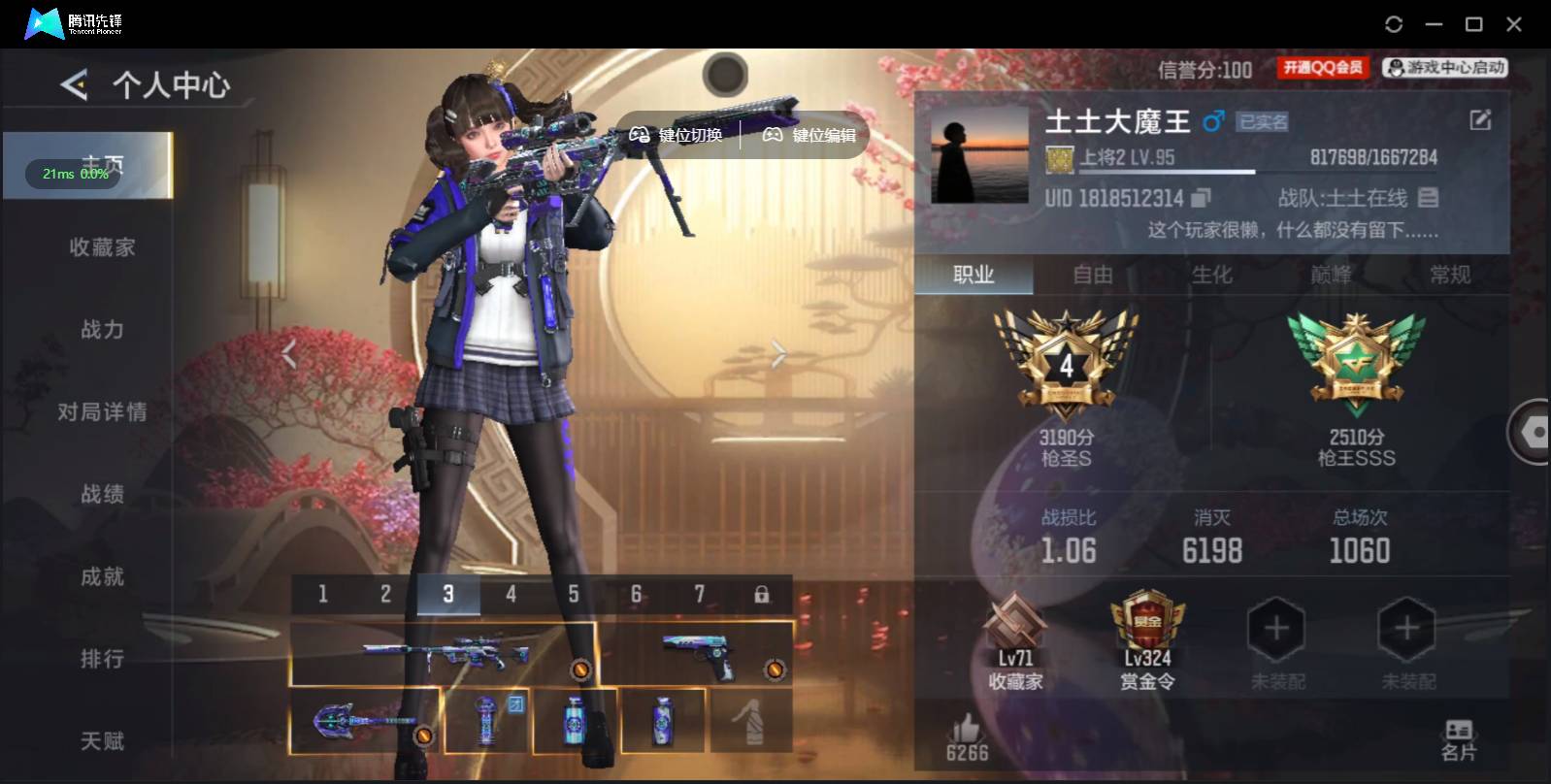
Task: Edit profile using the pencil icon
Action: click(x=1479, y=119)
